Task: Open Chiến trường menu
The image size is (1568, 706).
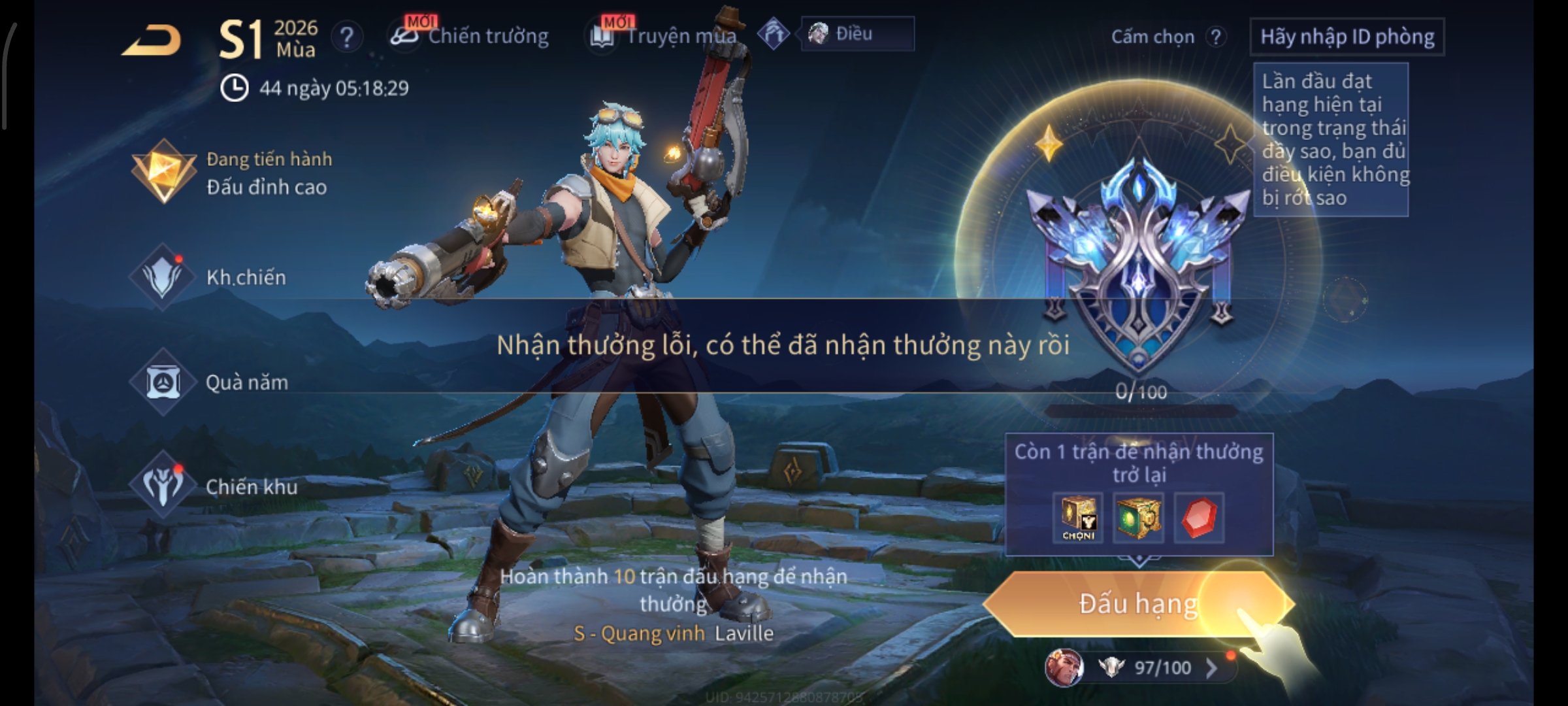Action: tap(470, 36)
